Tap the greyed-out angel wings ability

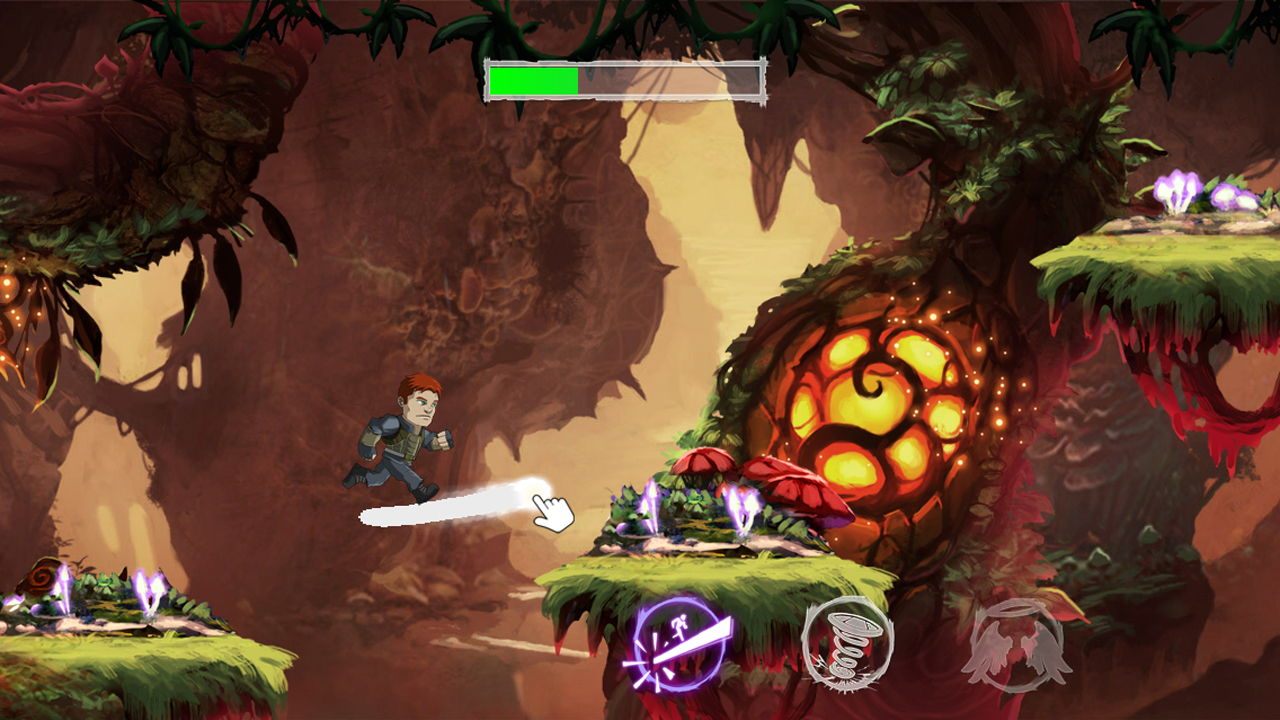pyautogui.click(x=1016, y=645)
